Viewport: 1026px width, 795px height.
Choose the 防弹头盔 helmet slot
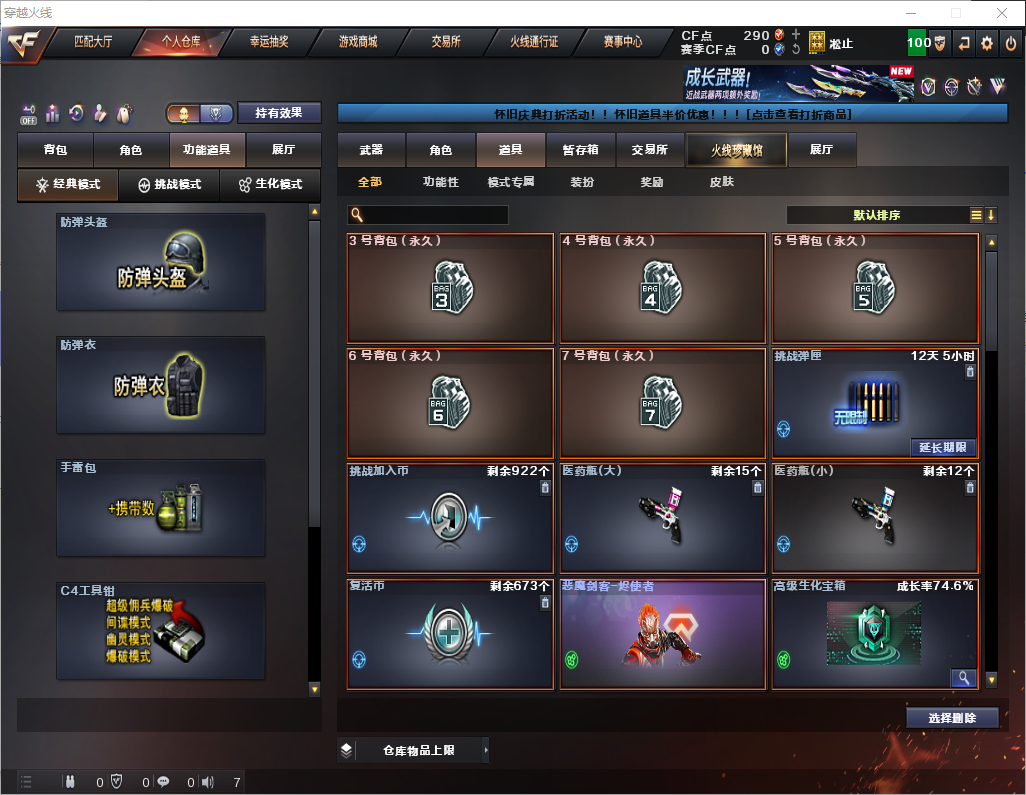click(x=161, y=262)
